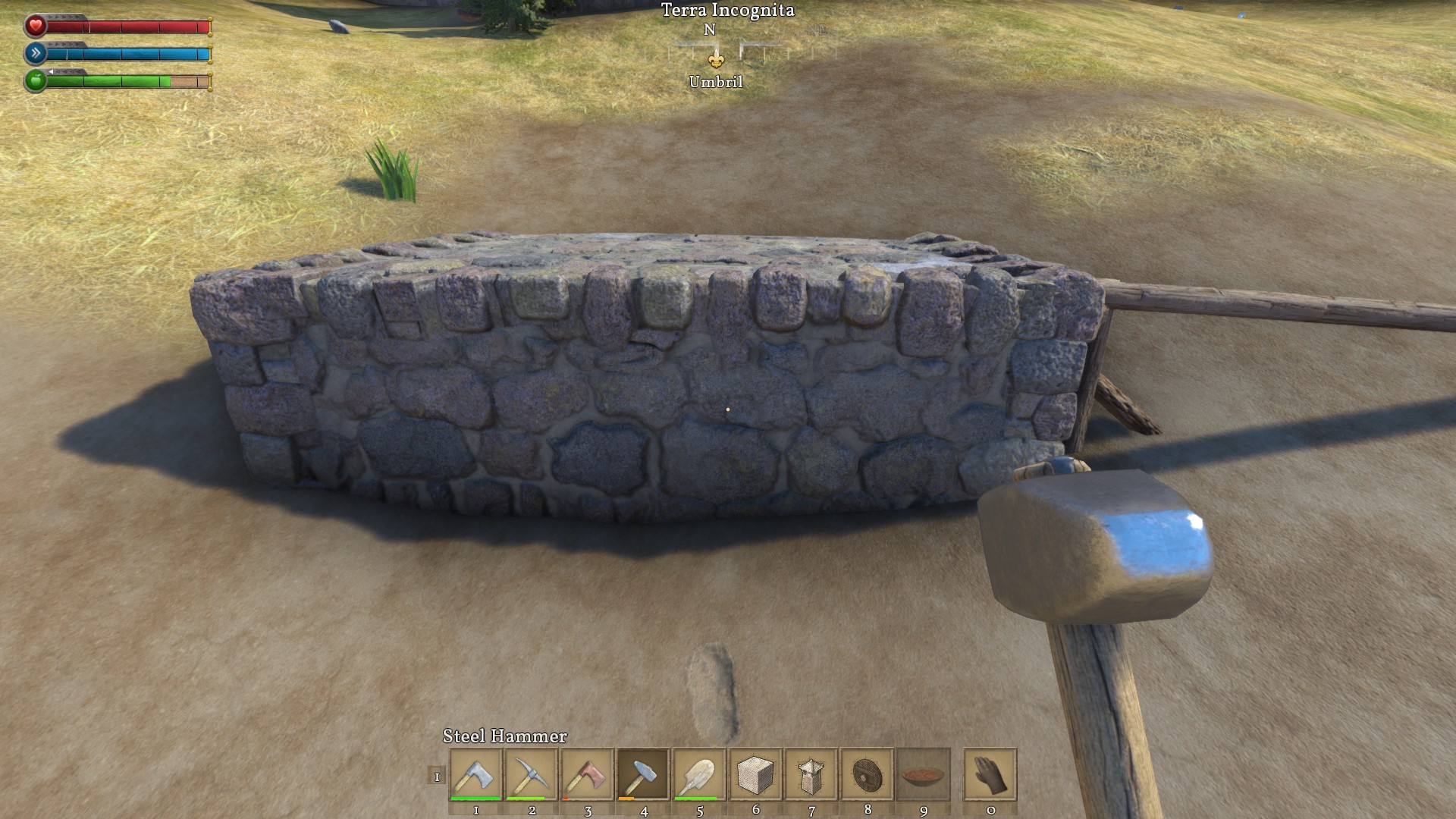Screen dimensions: 1456x819
Task: Click the hotbar page indicator tab
Action: click(437, 775)
